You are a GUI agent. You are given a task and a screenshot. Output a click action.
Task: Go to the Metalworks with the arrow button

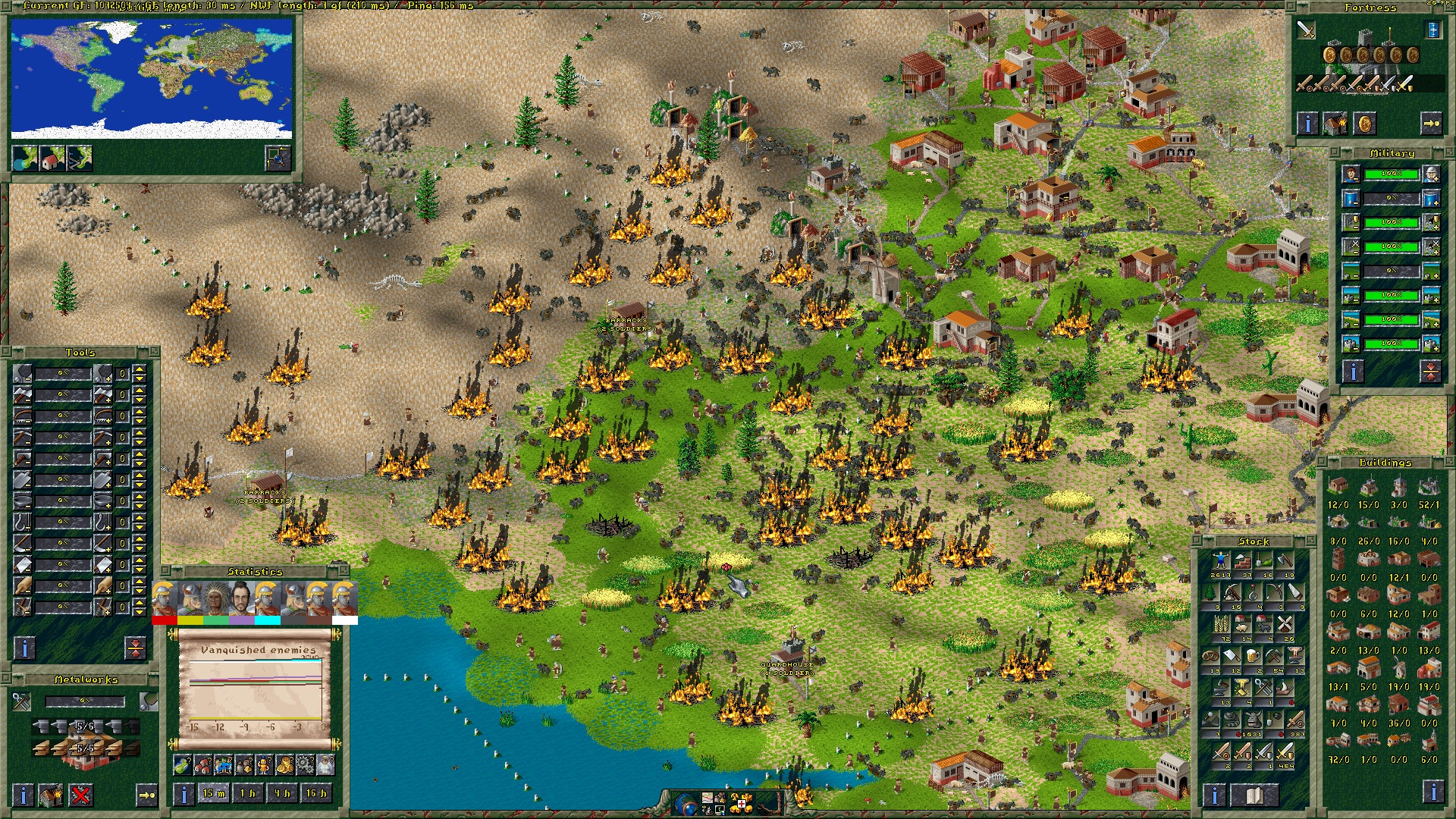[146, 795]
